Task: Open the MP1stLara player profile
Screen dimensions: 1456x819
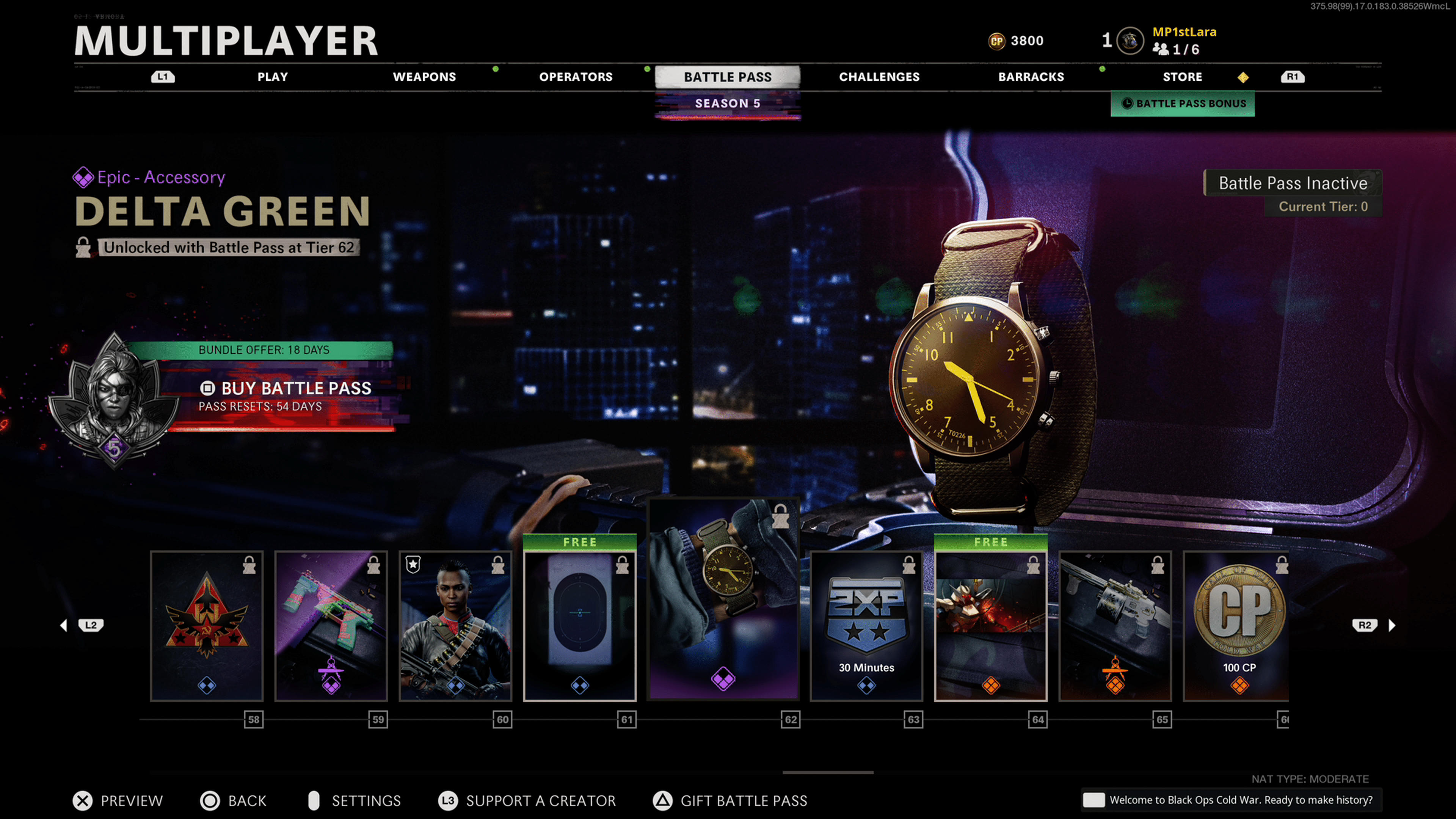Action: (x=1183, y=32)
